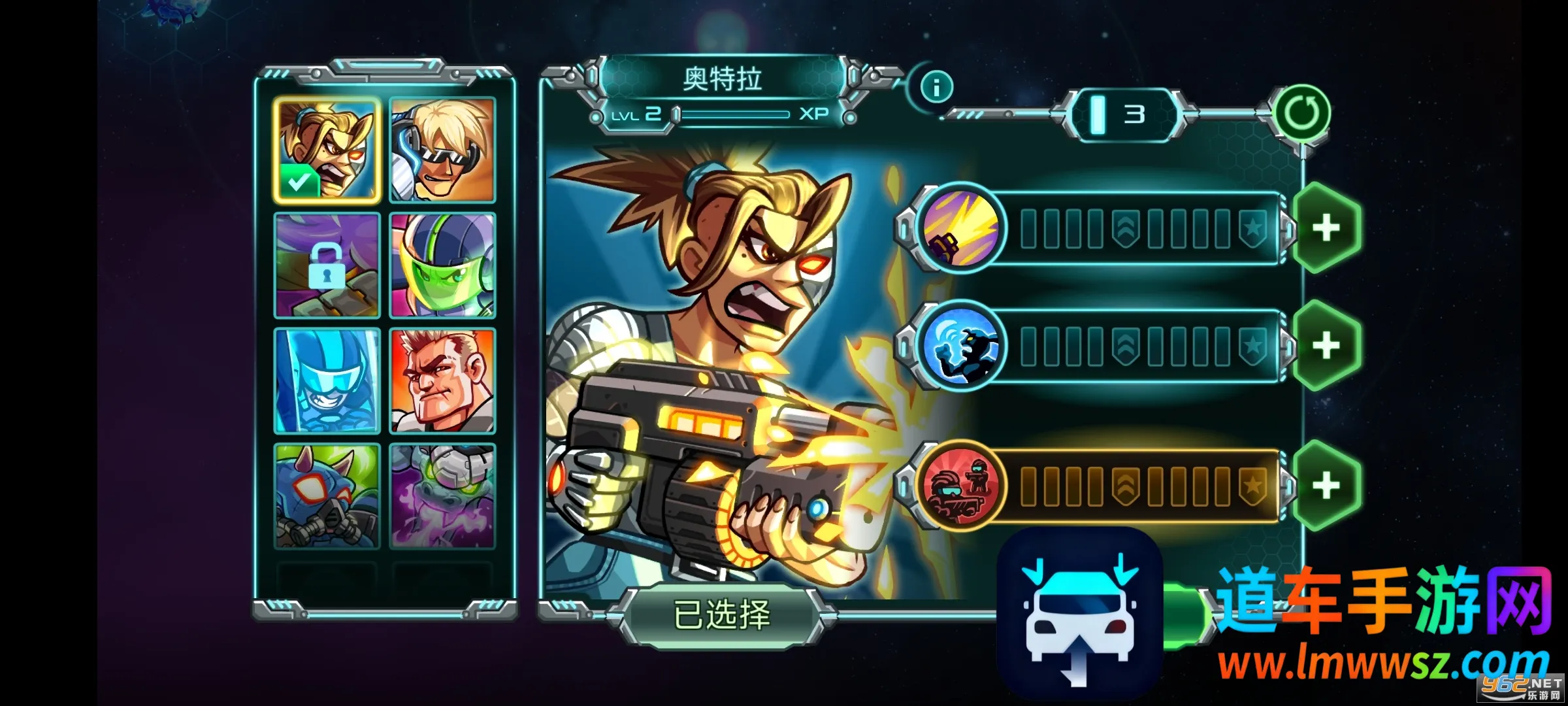Inspect the yellow lightning shot skill icon

tap(960, 228)
